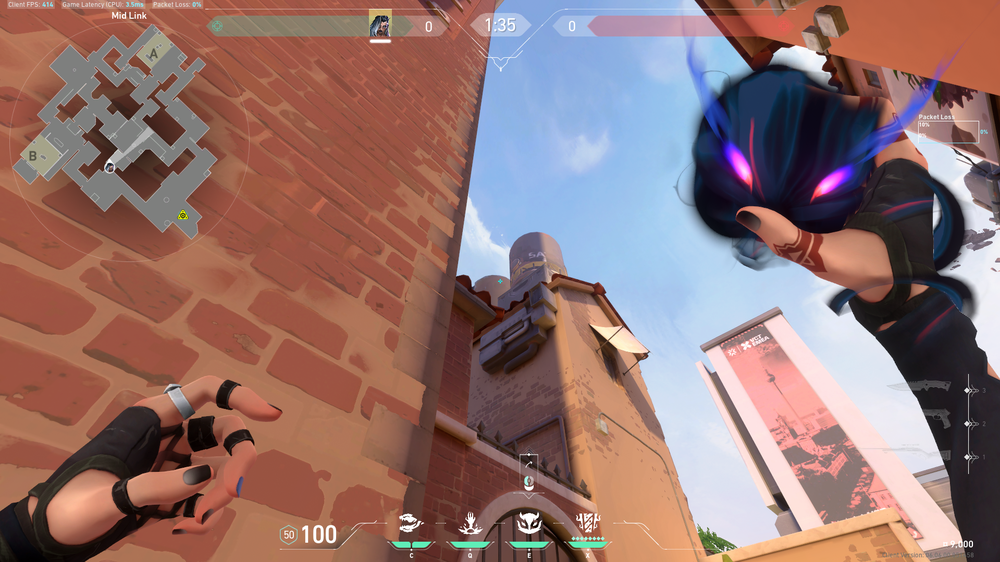Activate the Prowler ability icon
This screenshot has width=1000, height=562.
411,521
